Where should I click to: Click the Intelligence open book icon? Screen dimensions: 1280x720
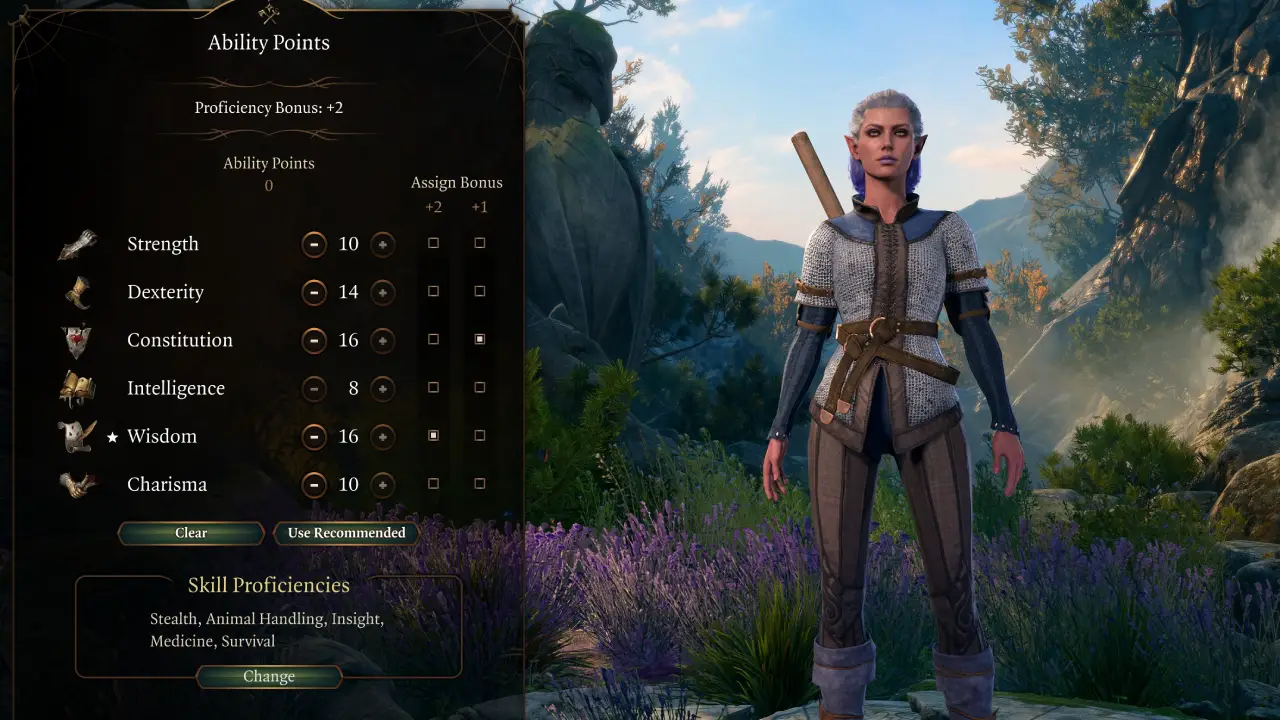[x=80, y=386]
